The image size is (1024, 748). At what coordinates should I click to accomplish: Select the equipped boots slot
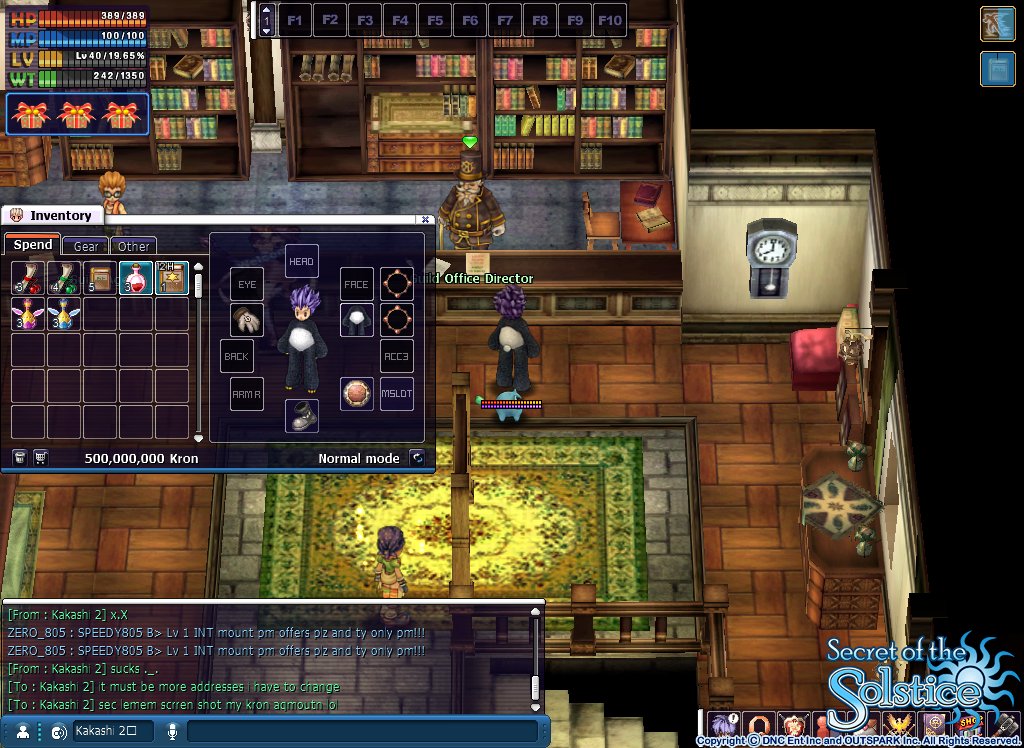click(x=302, y=416)
